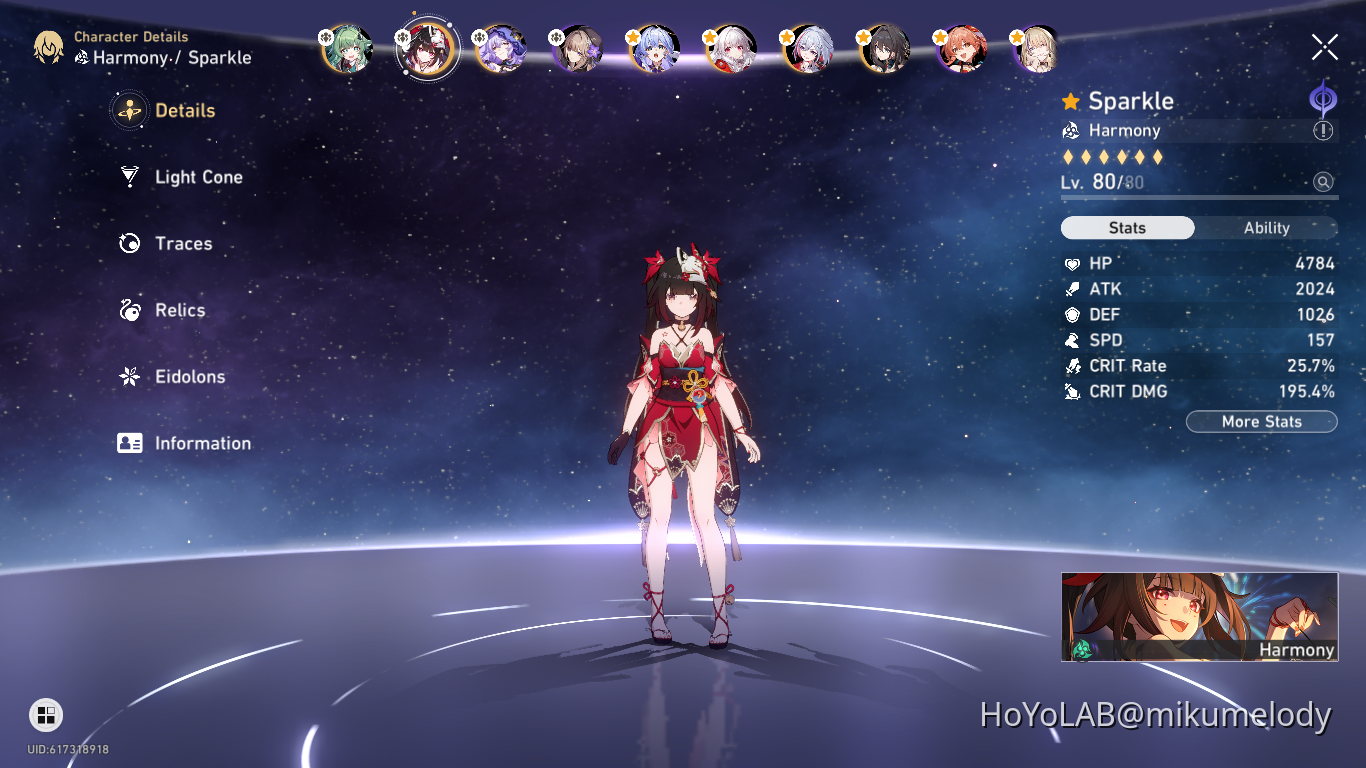Click the Quantum element icon top right
Image resolution: width=1366 pixels, height=768 pixels.
point(1320,98)
